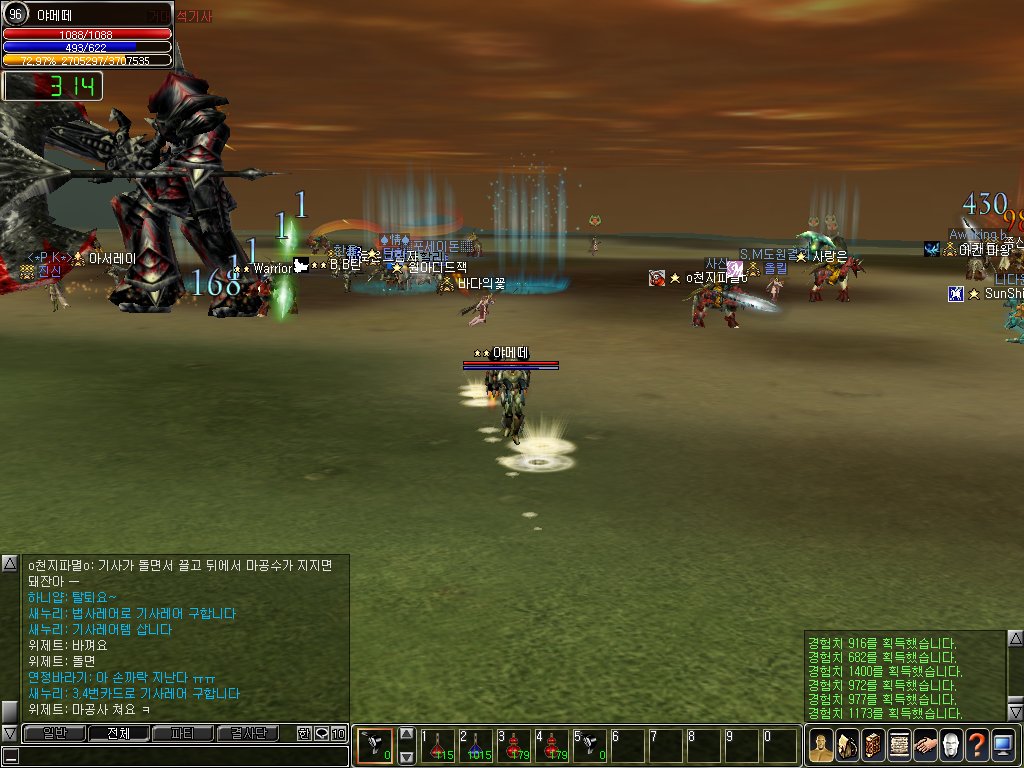Page the hotbar up with the arrow
This screenshot has width=1024, height=768.
(407, 734)
